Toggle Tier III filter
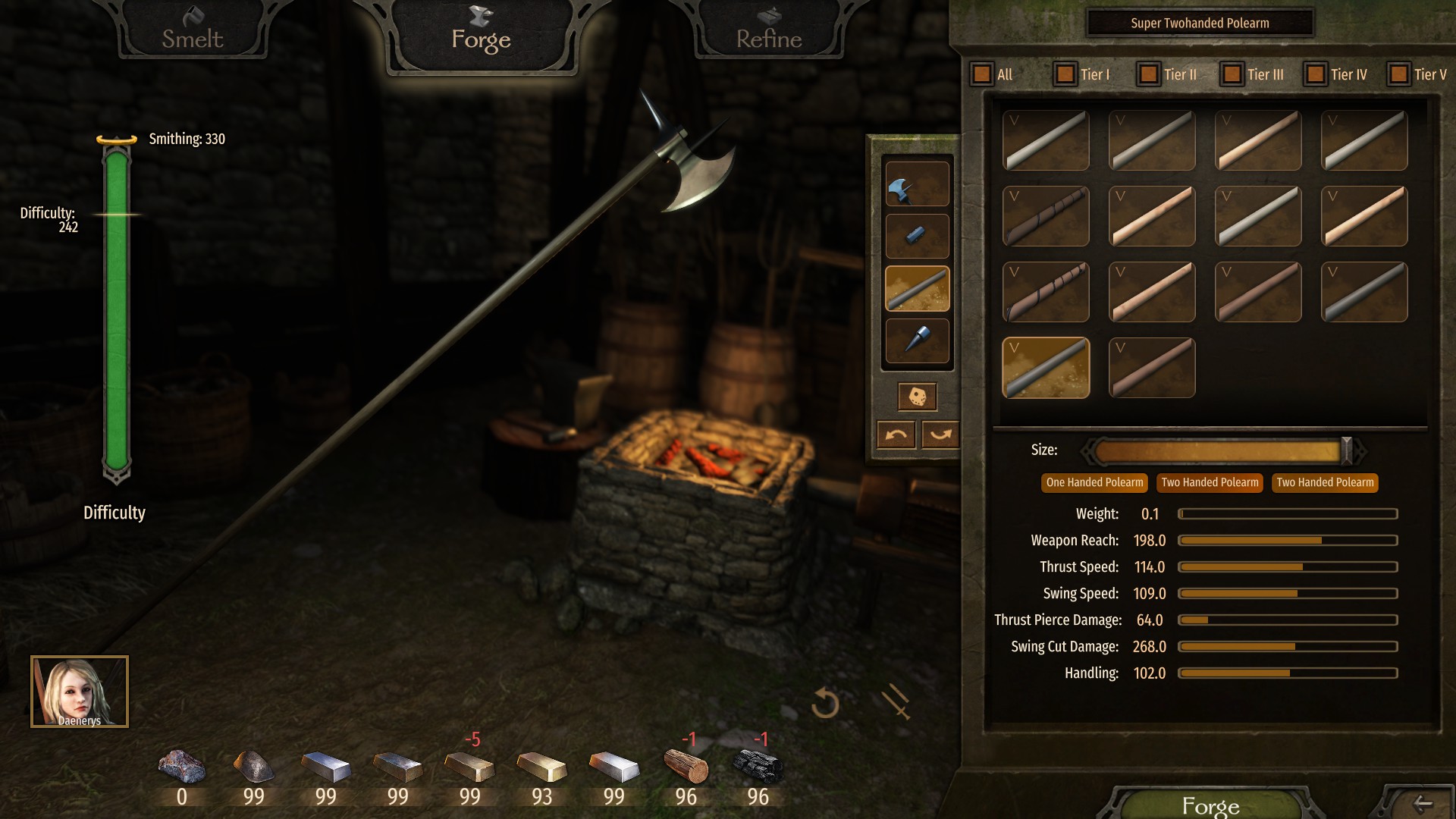 click(x=1232, y=74)
